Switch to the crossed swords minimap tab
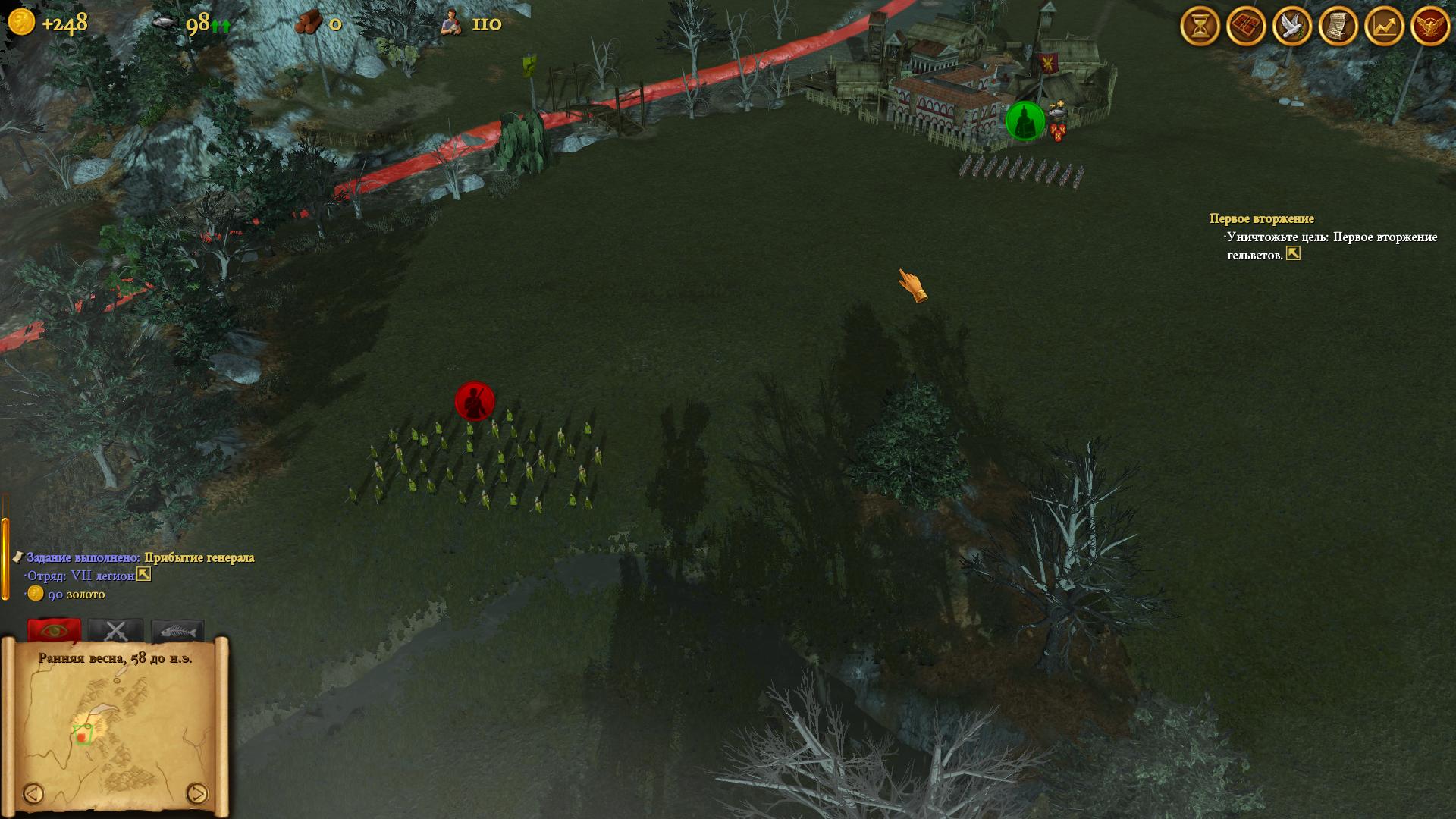This screenshot has height=819, width=1456. click(x=115, y=630)
